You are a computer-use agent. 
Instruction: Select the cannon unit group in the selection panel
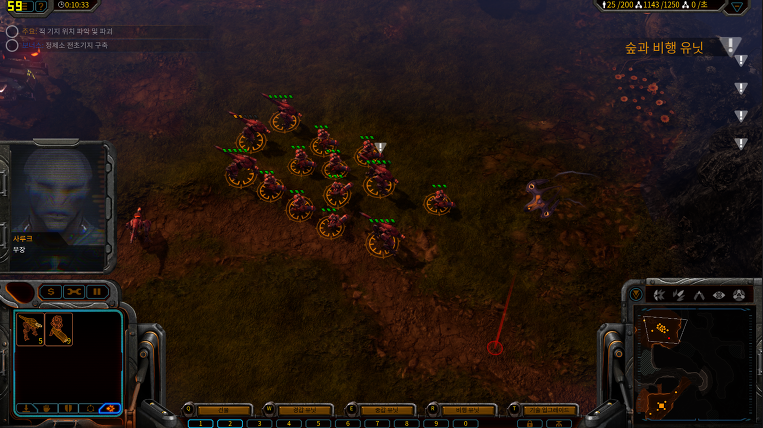click(x=58, y=329)
